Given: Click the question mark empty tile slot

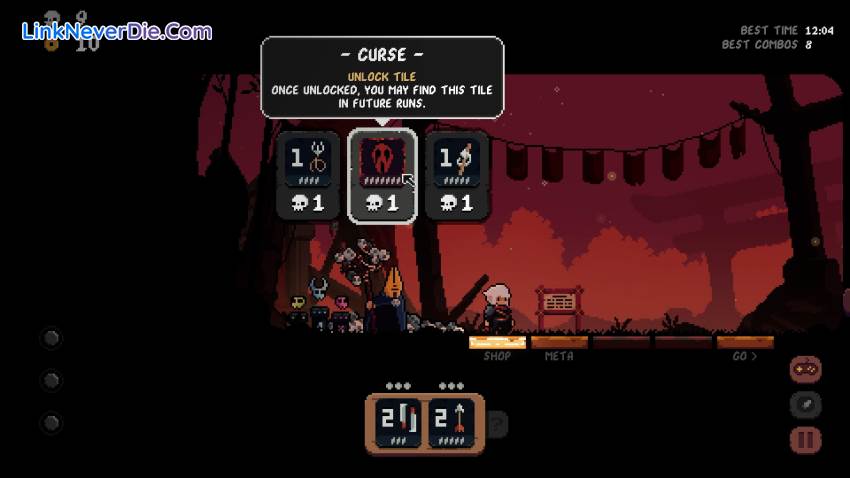Looking at the screenshot, I should tap(497, 424).
